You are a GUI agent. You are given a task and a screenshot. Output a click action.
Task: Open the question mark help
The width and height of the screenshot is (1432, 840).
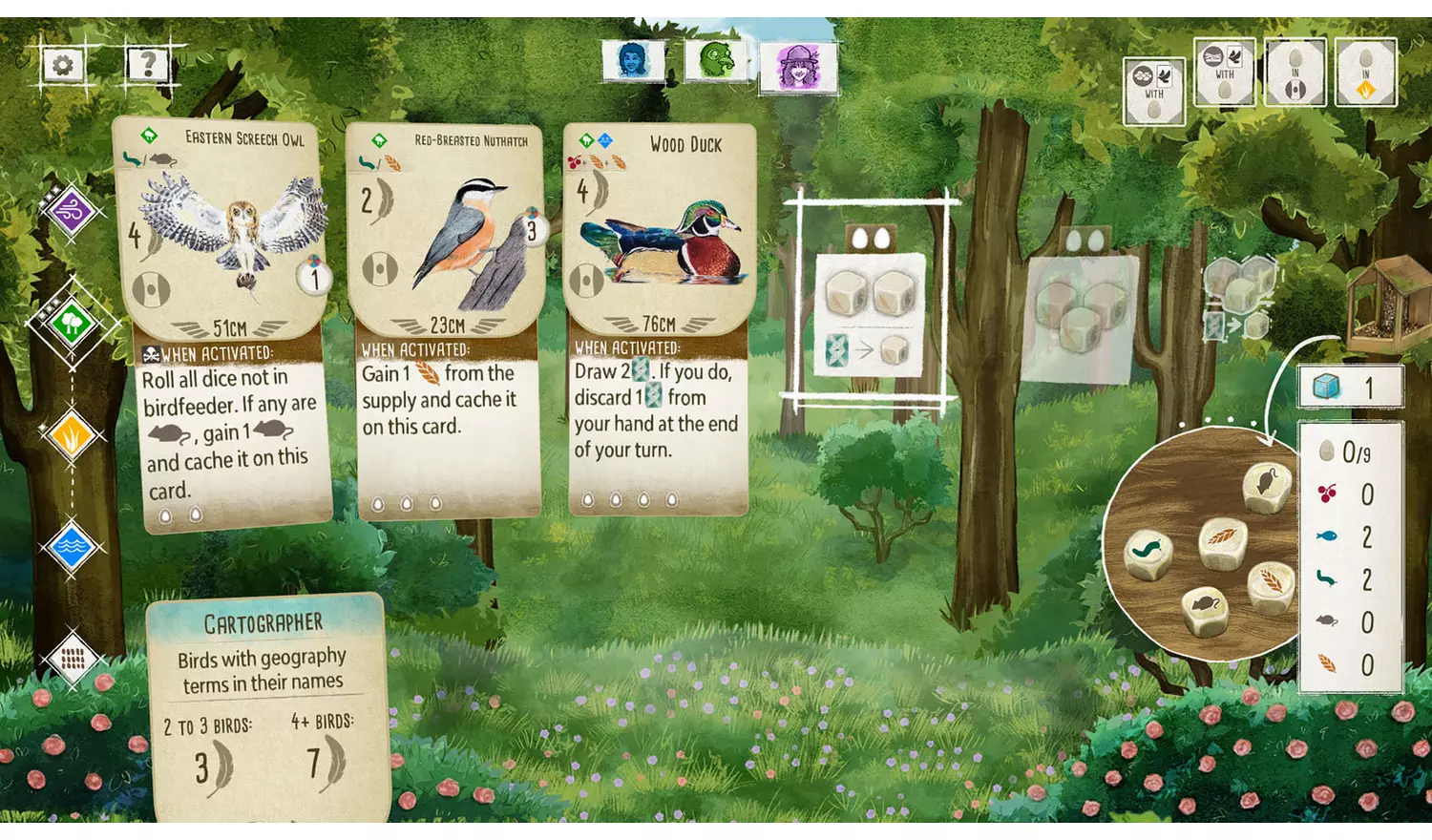[148, 65]
